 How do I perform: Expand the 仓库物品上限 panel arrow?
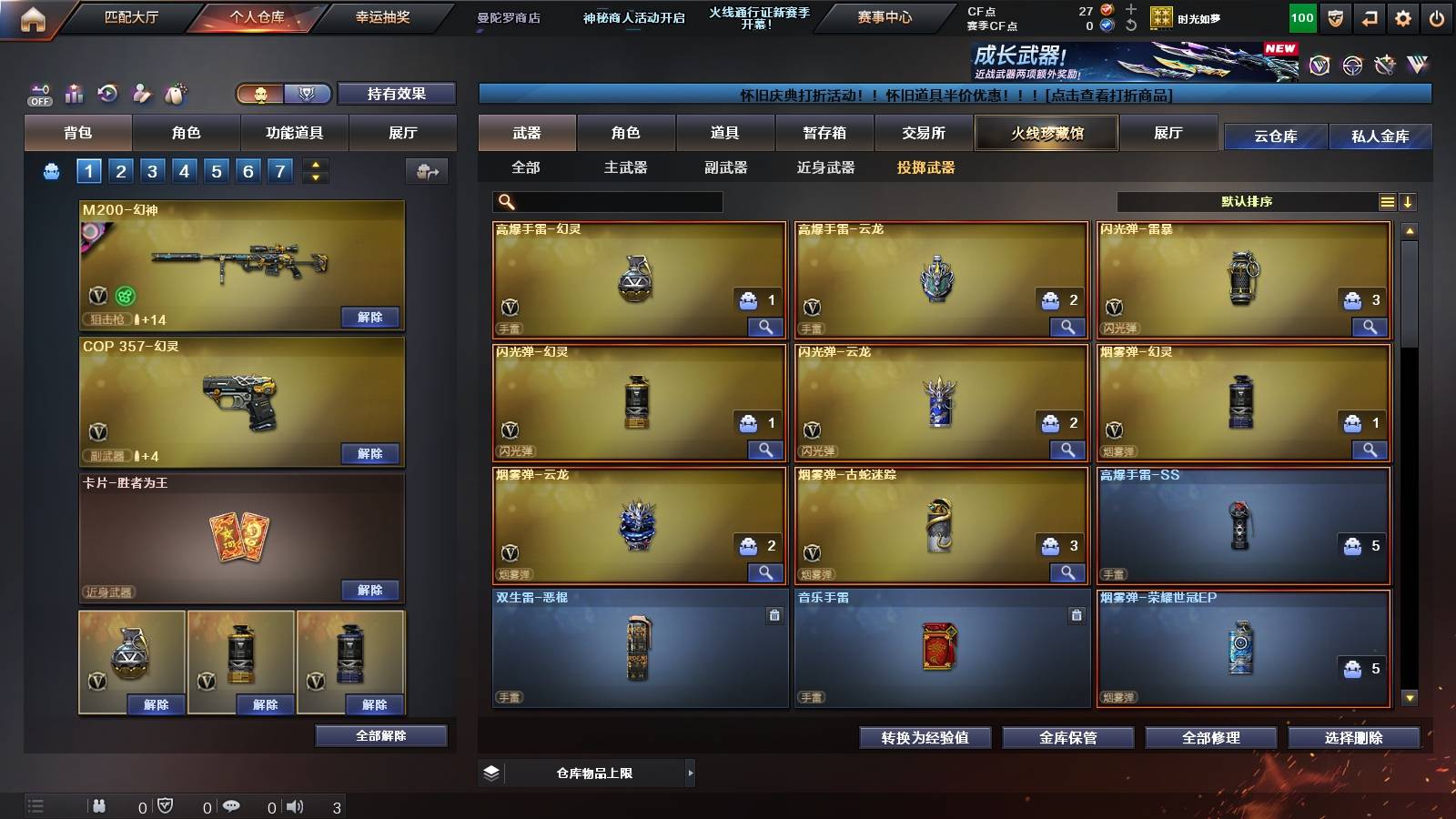692,773
